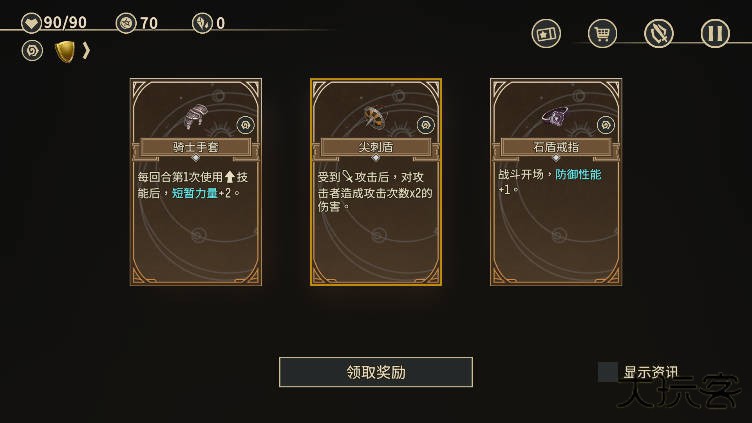Open the spiral icon below health

(x=32, y=50)
